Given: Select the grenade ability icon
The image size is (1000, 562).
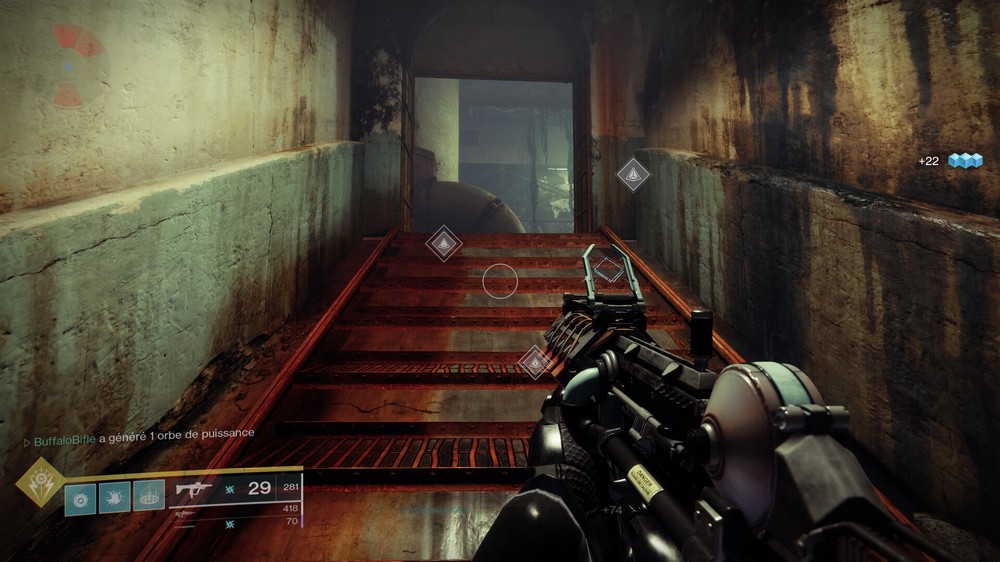Looking at the screenshot, I should [80, 498].
